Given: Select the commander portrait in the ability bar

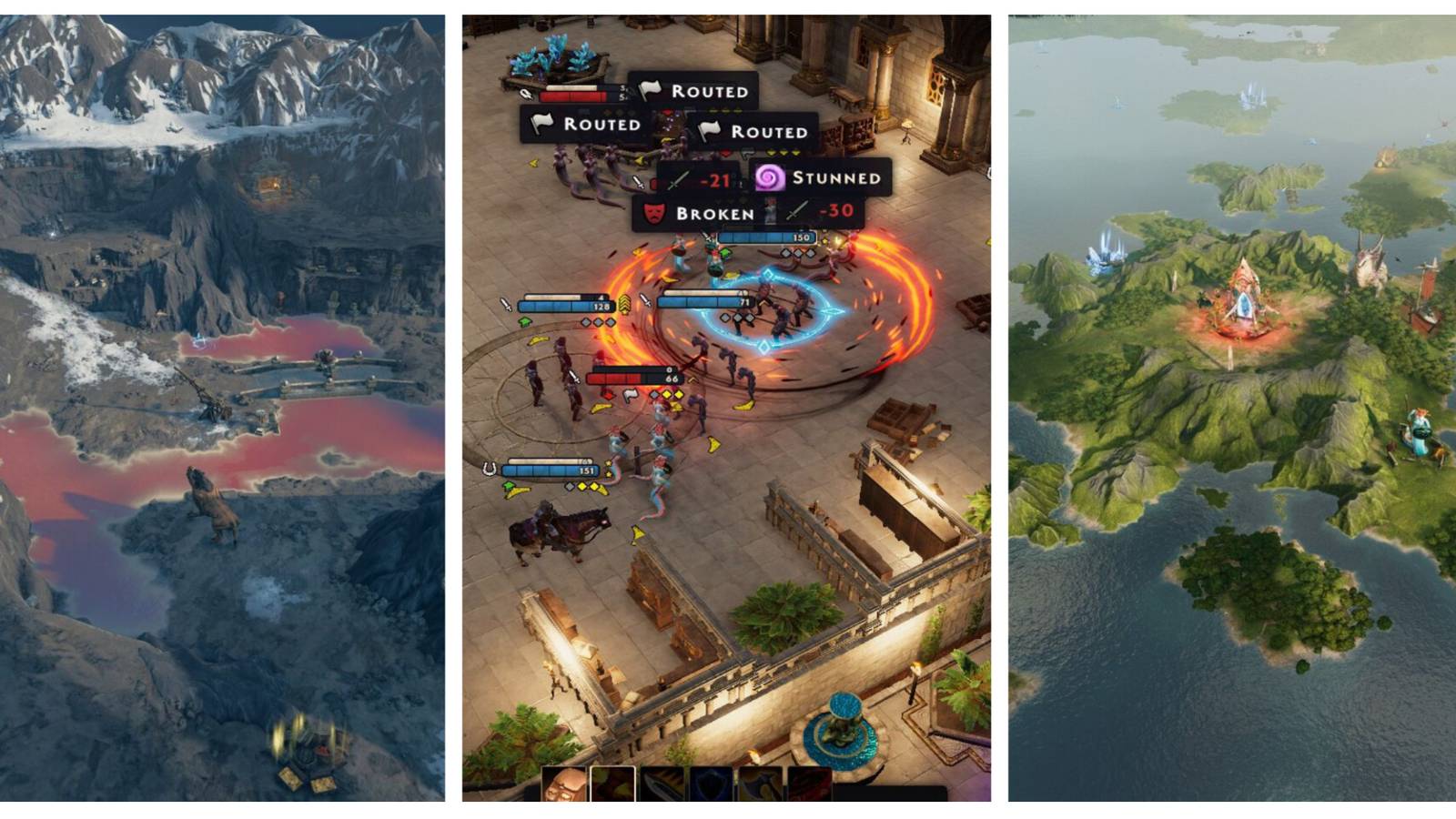Looking at the screenshot, I should (564, 784).
